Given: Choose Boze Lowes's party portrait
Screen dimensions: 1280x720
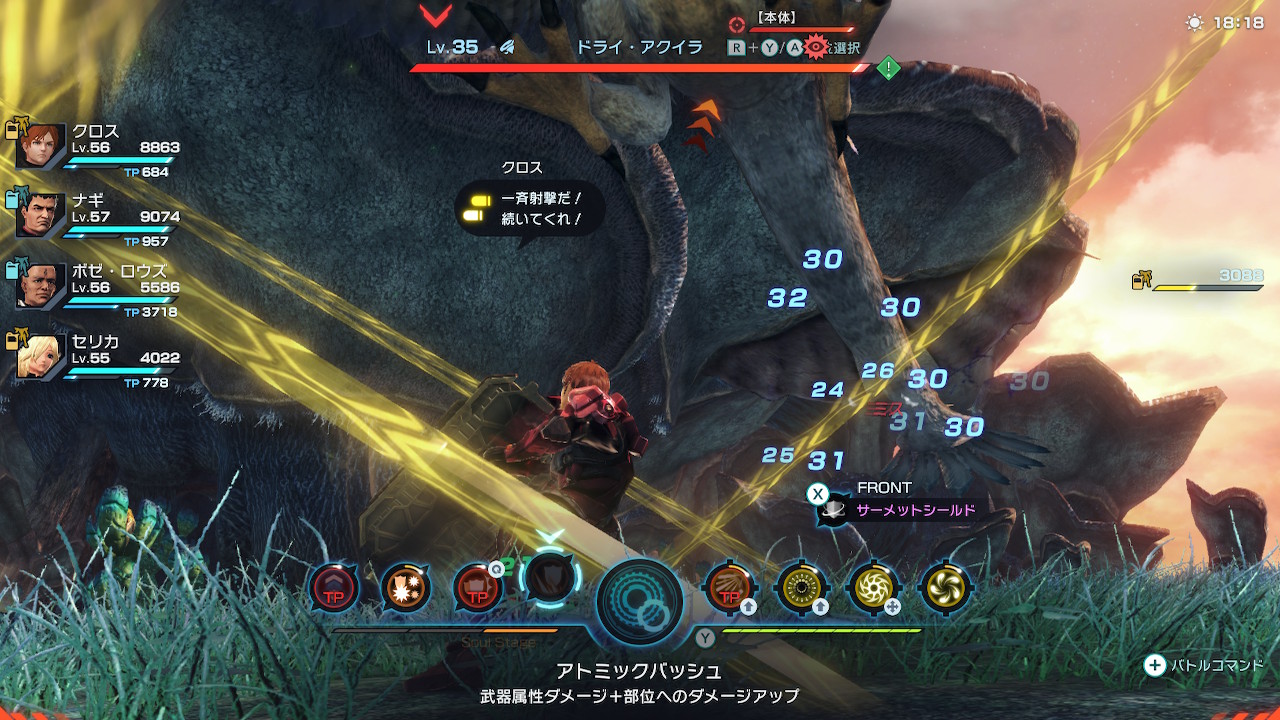Looking at the screenshot, I should pos(42,286).
